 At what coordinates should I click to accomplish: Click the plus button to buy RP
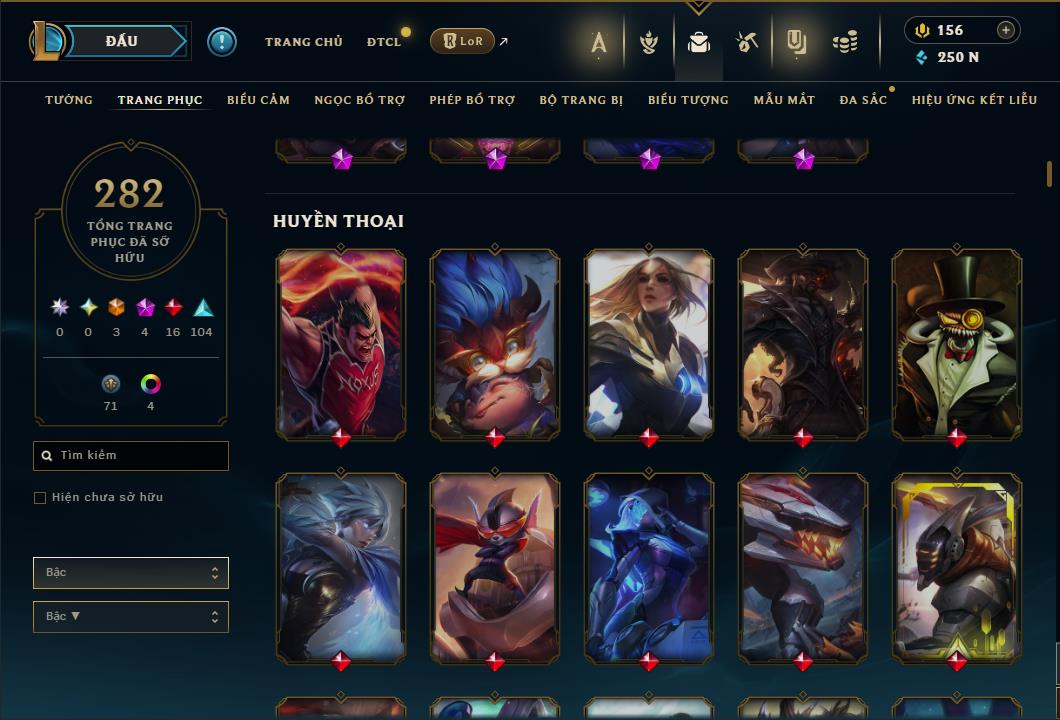point(1006,30)
